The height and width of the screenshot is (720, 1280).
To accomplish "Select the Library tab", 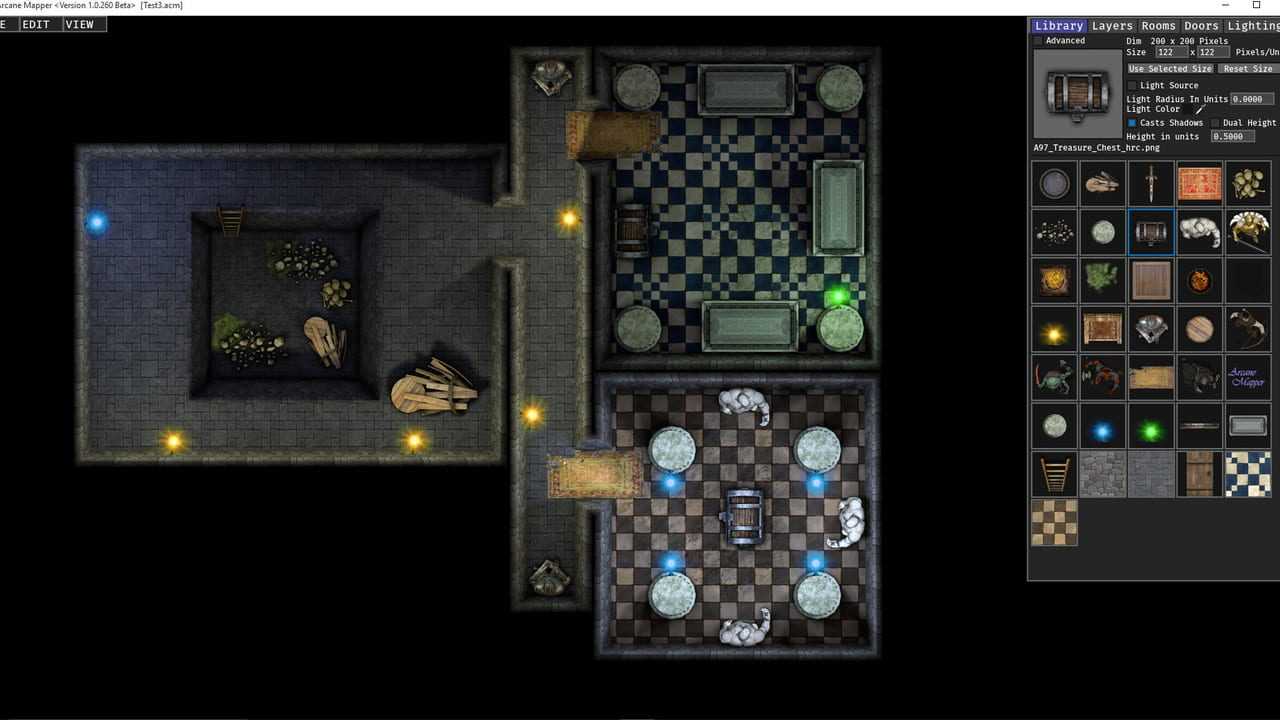I will coord(1059,26).
